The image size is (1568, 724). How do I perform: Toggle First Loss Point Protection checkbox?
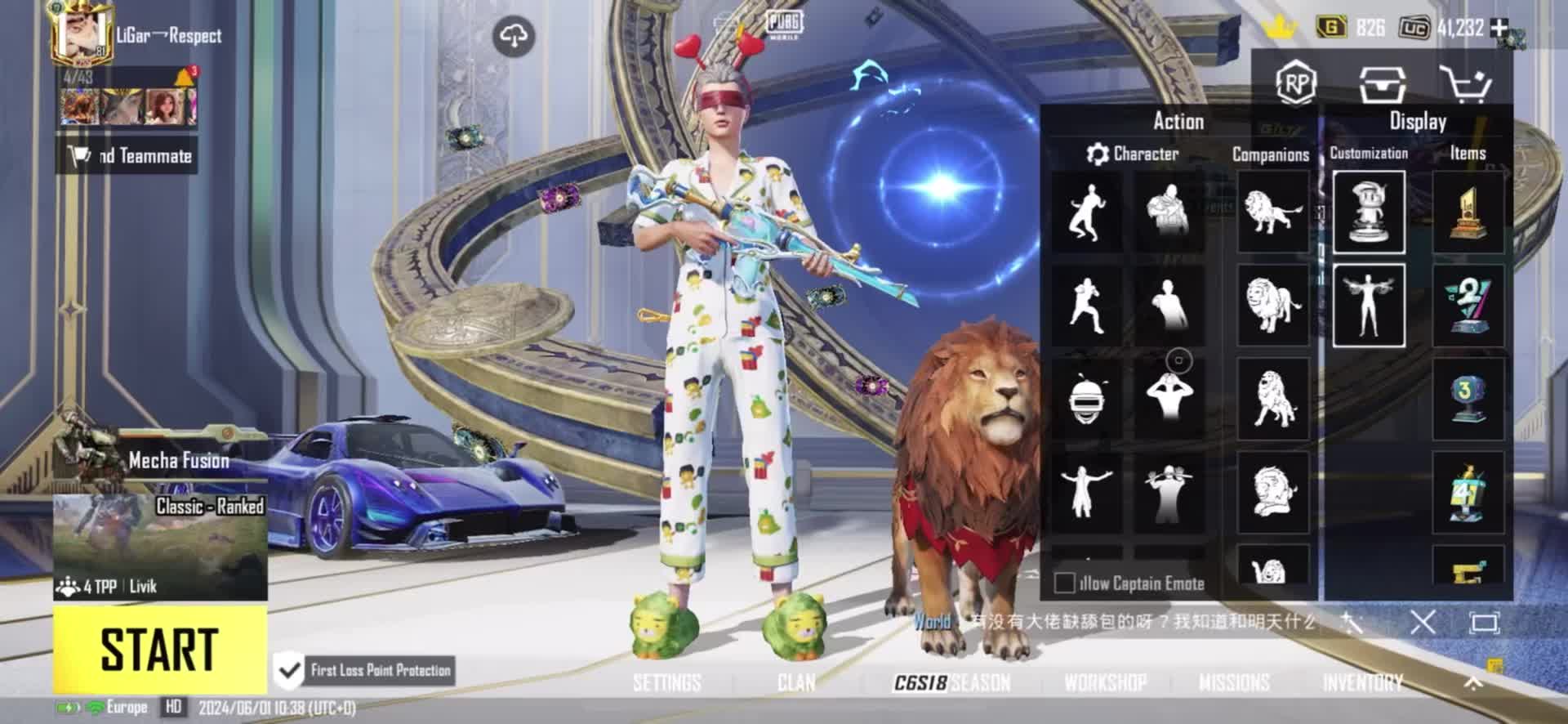(x=288, y=671)
